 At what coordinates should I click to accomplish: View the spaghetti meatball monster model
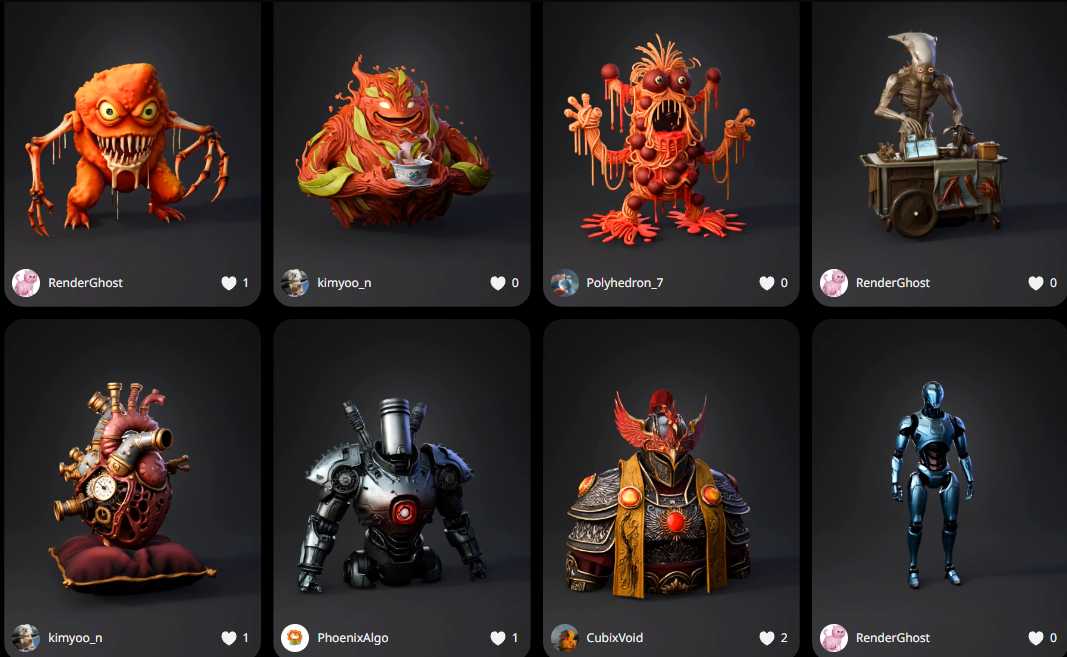[670, 140]
